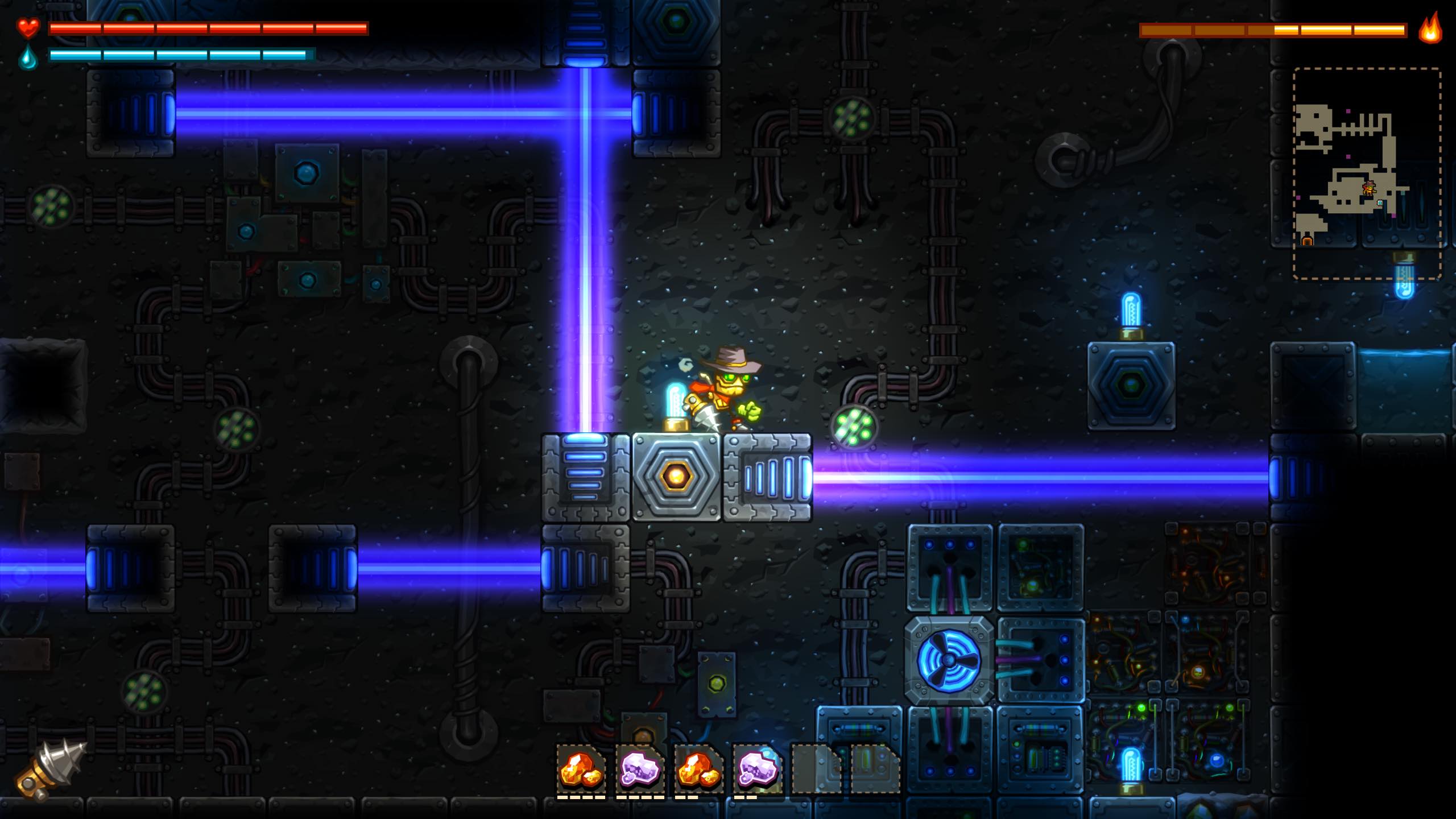Viewport: 1456px width, 819px height.
Task: Select the orange ore slot with four bars
Action: click(580, 769)
